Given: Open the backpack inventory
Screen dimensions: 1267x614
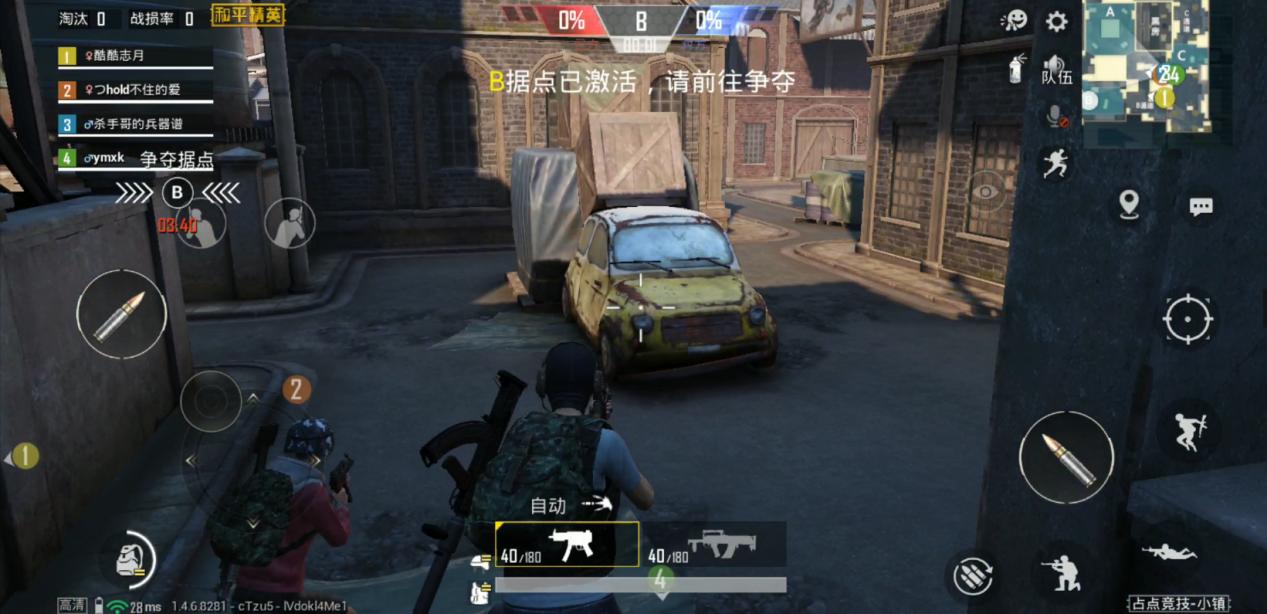Looking at the screenshot, I should pyautogui.click(x=130, y=559).
